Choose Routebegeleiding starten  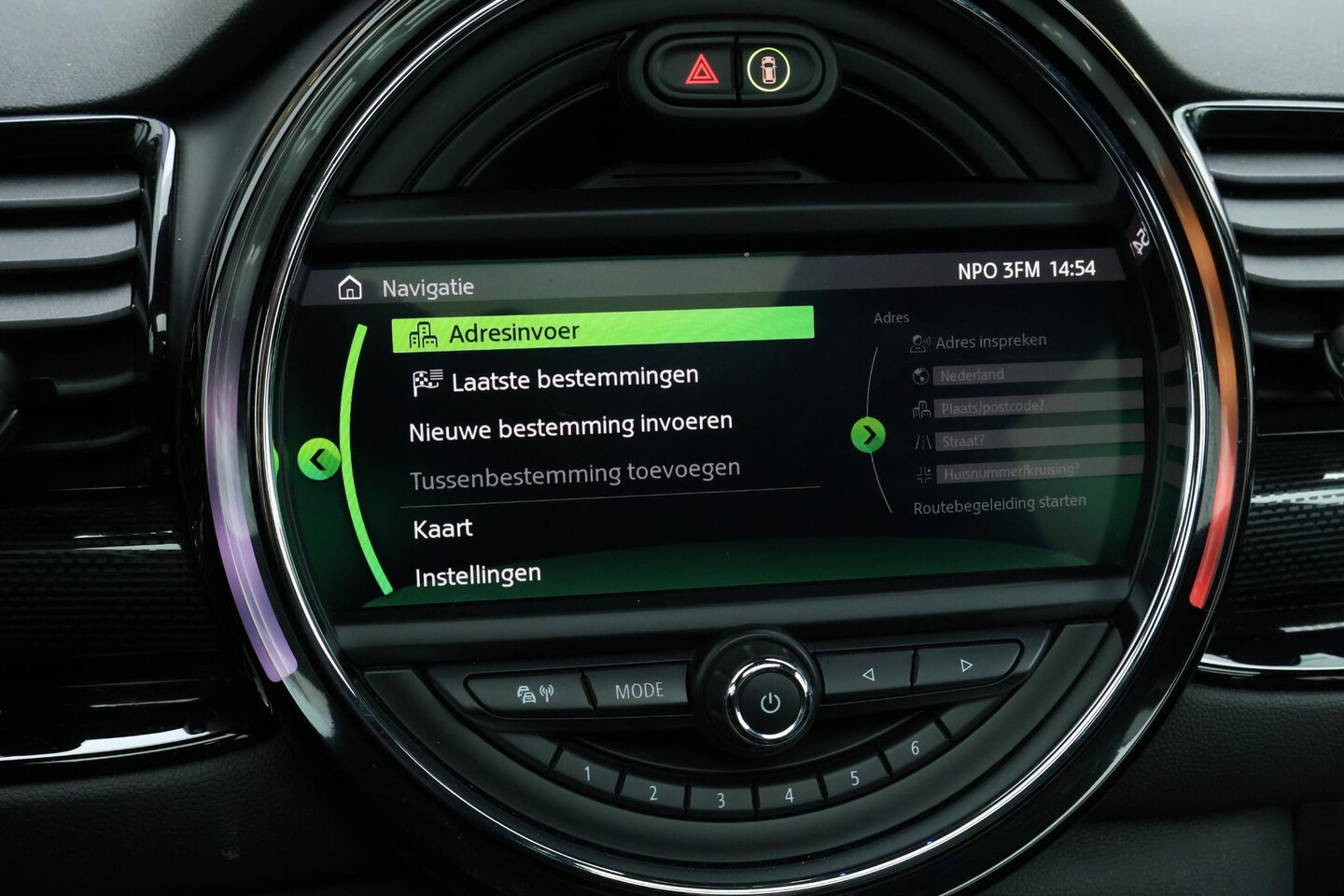[999, 505]
